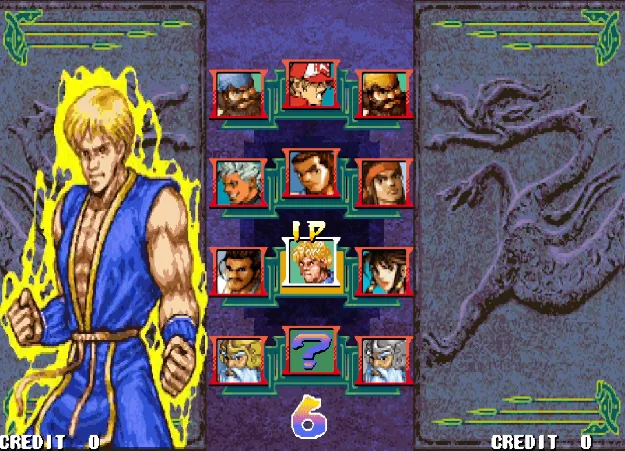Pick the question mark random select tile

(311, 351)
